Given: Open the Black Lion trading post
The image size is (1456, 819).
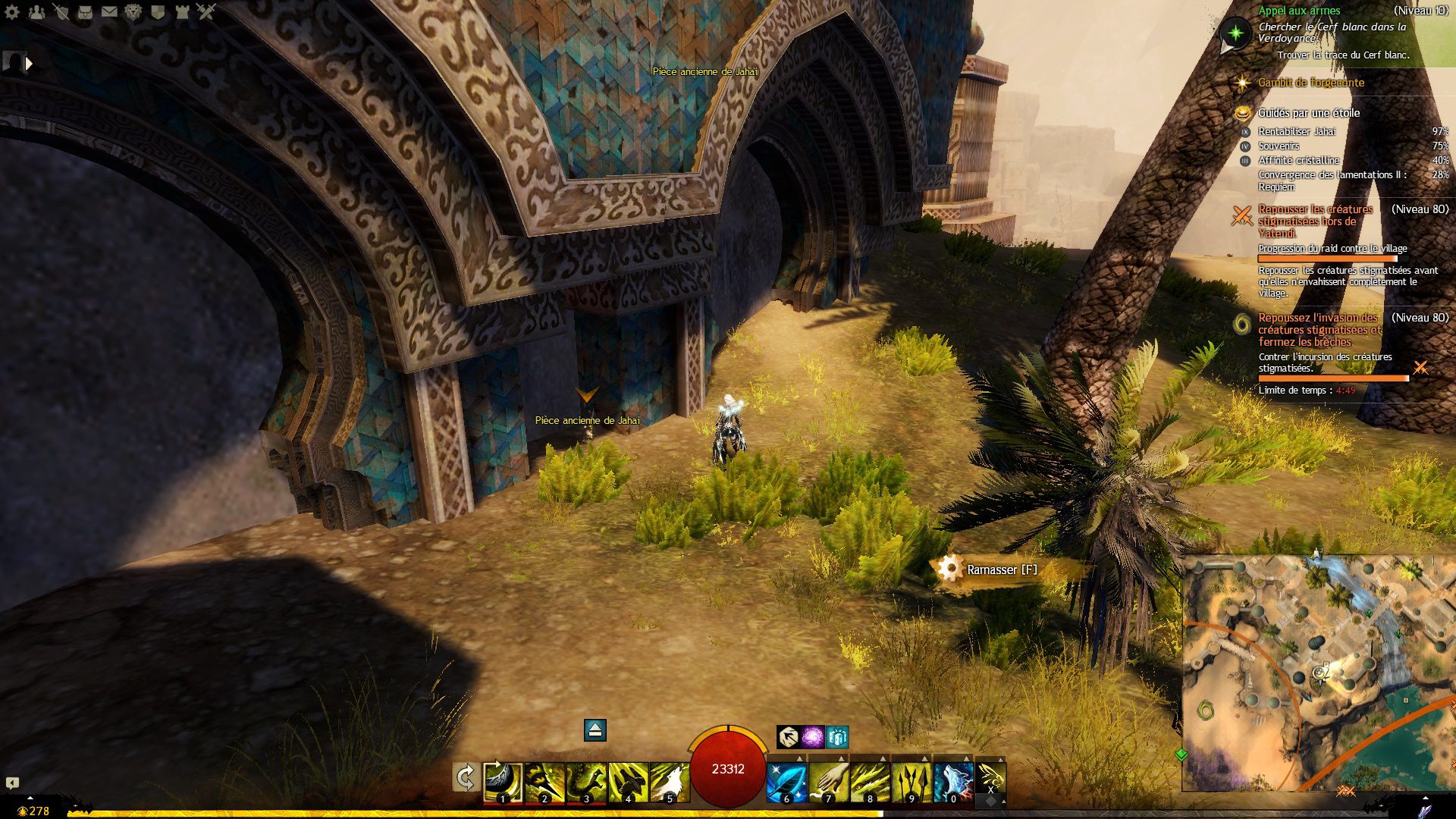Looking at the screenshot, I should coord(133,11).
